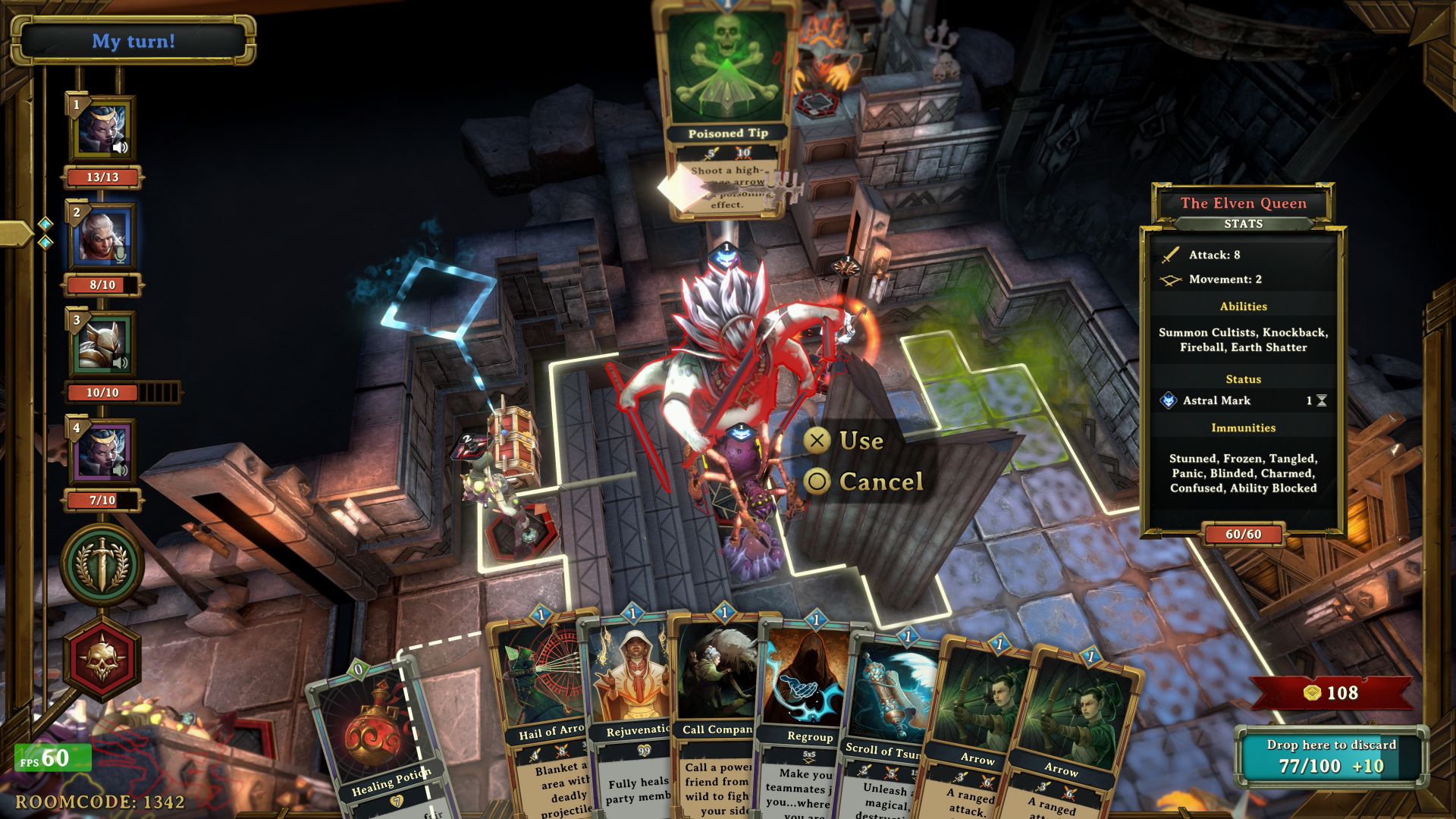Click the green sword and laurel emblem
Image resolution: width=1456 pixels, height=819 pixels.
pyautogui.click(x=102, y=564)
